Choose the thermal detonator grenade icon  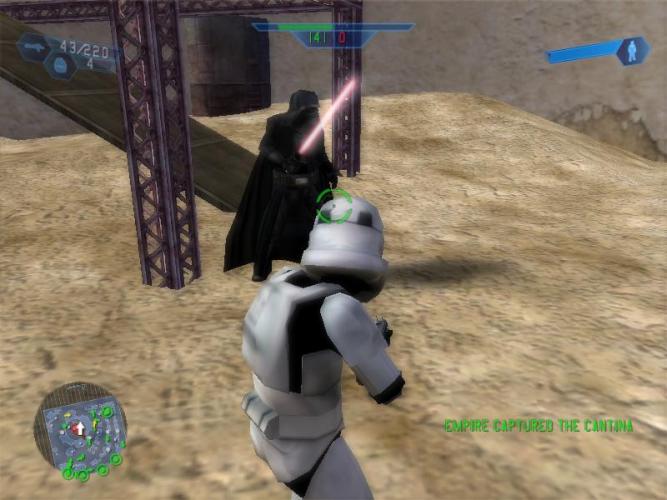pos(59,65)
